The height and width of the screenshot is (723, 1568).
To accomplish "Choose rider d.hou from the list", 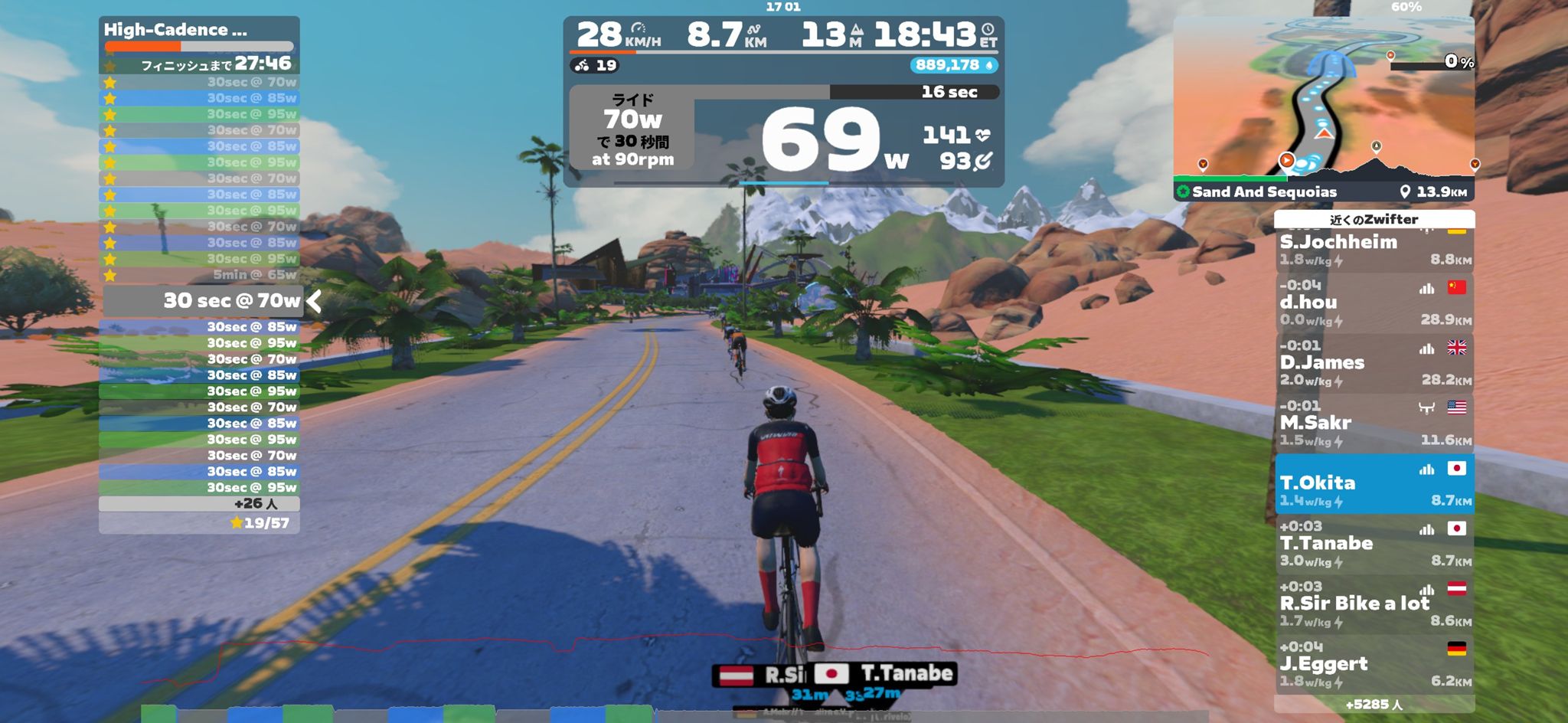I will [x=1374, y=303].
